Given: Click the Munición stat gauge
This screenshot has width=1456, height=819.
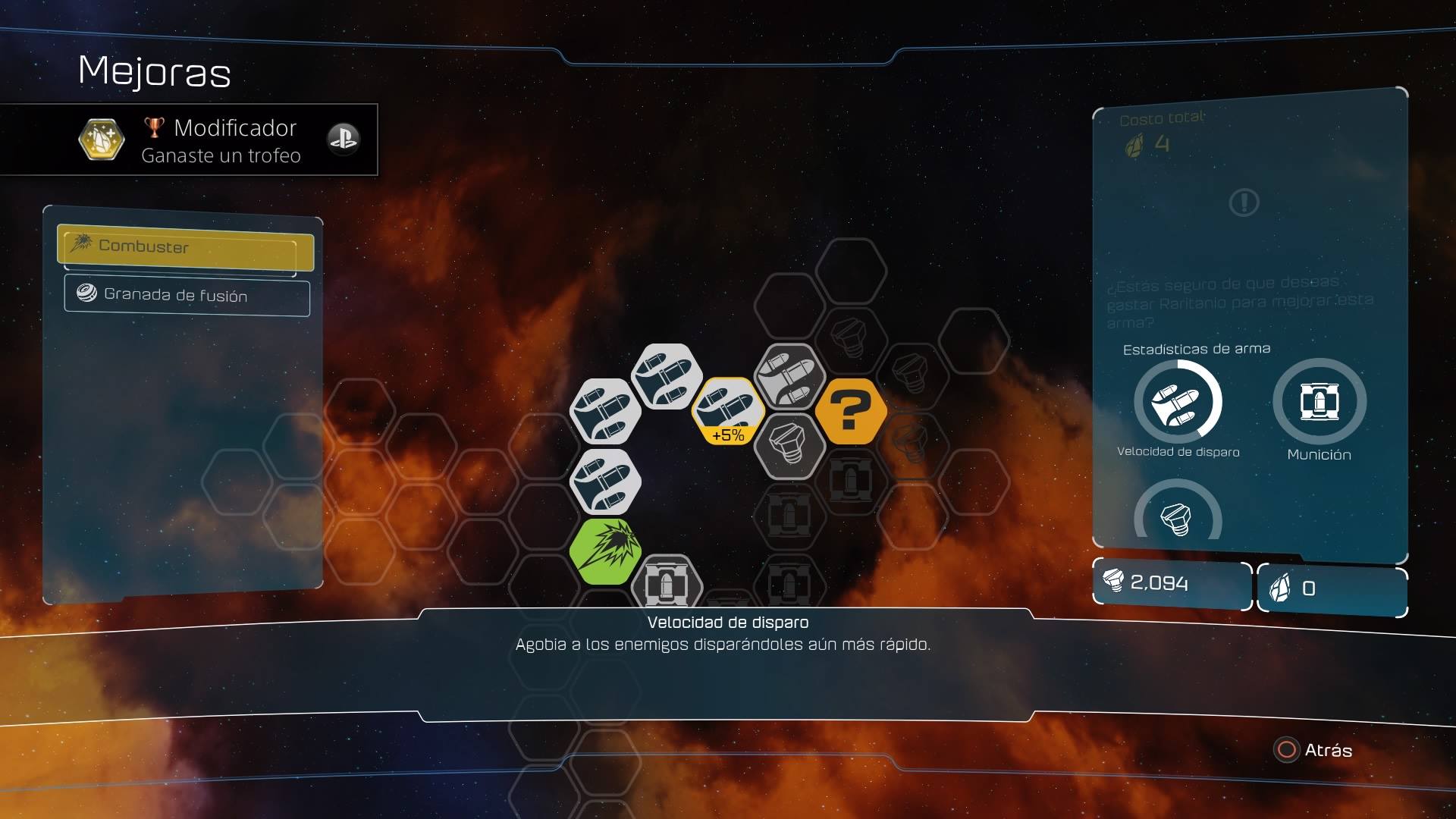Looking at the screenshot, I should 1319,402.
